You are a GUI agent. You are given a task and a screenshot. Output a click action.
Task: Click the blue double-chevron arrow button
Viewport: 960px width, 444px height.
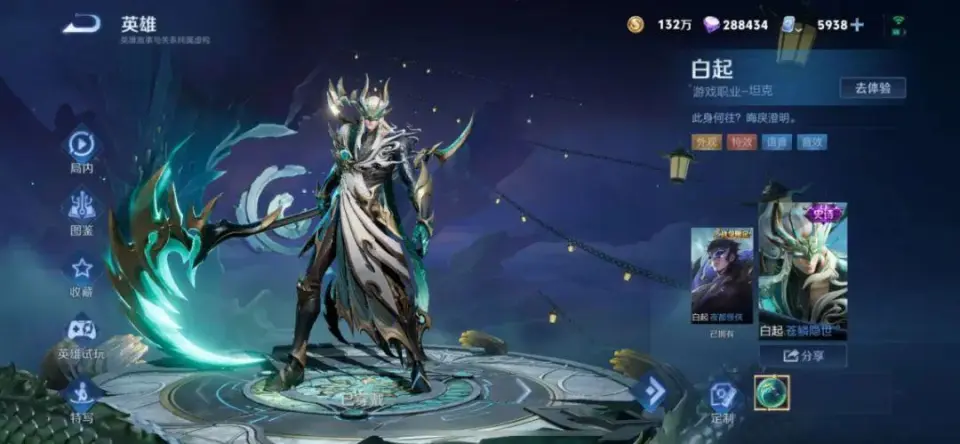coord(651,391)
